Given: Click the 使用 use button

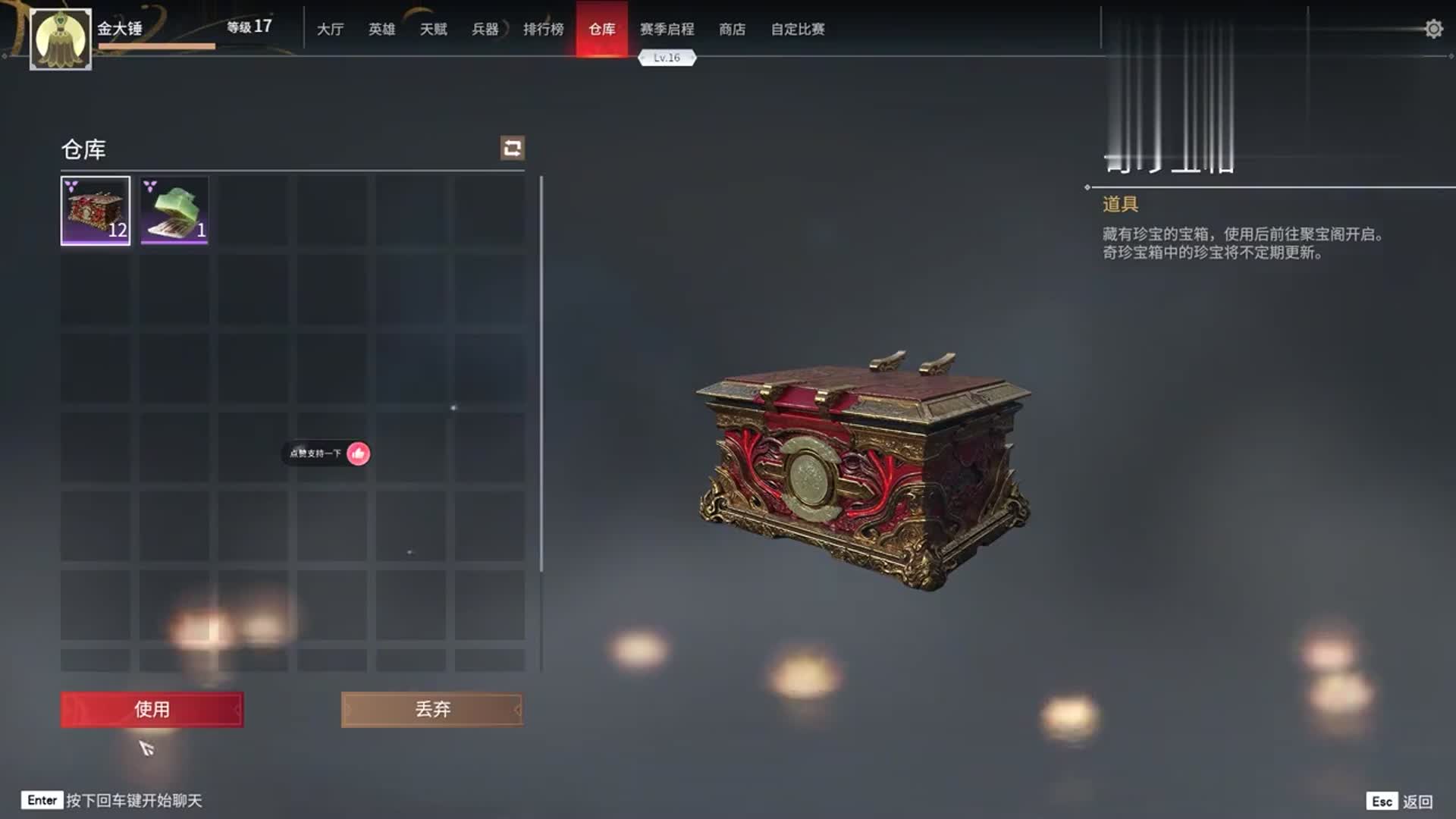Looking at the screenshot, I should pos(151,710).
